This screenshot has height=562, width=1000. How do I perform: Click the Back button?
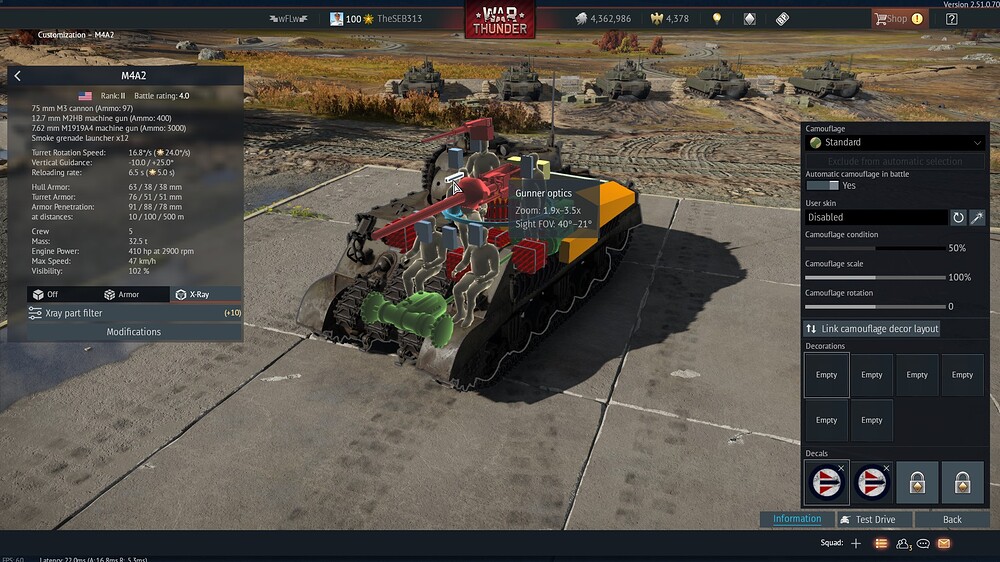tap(952, 520)
